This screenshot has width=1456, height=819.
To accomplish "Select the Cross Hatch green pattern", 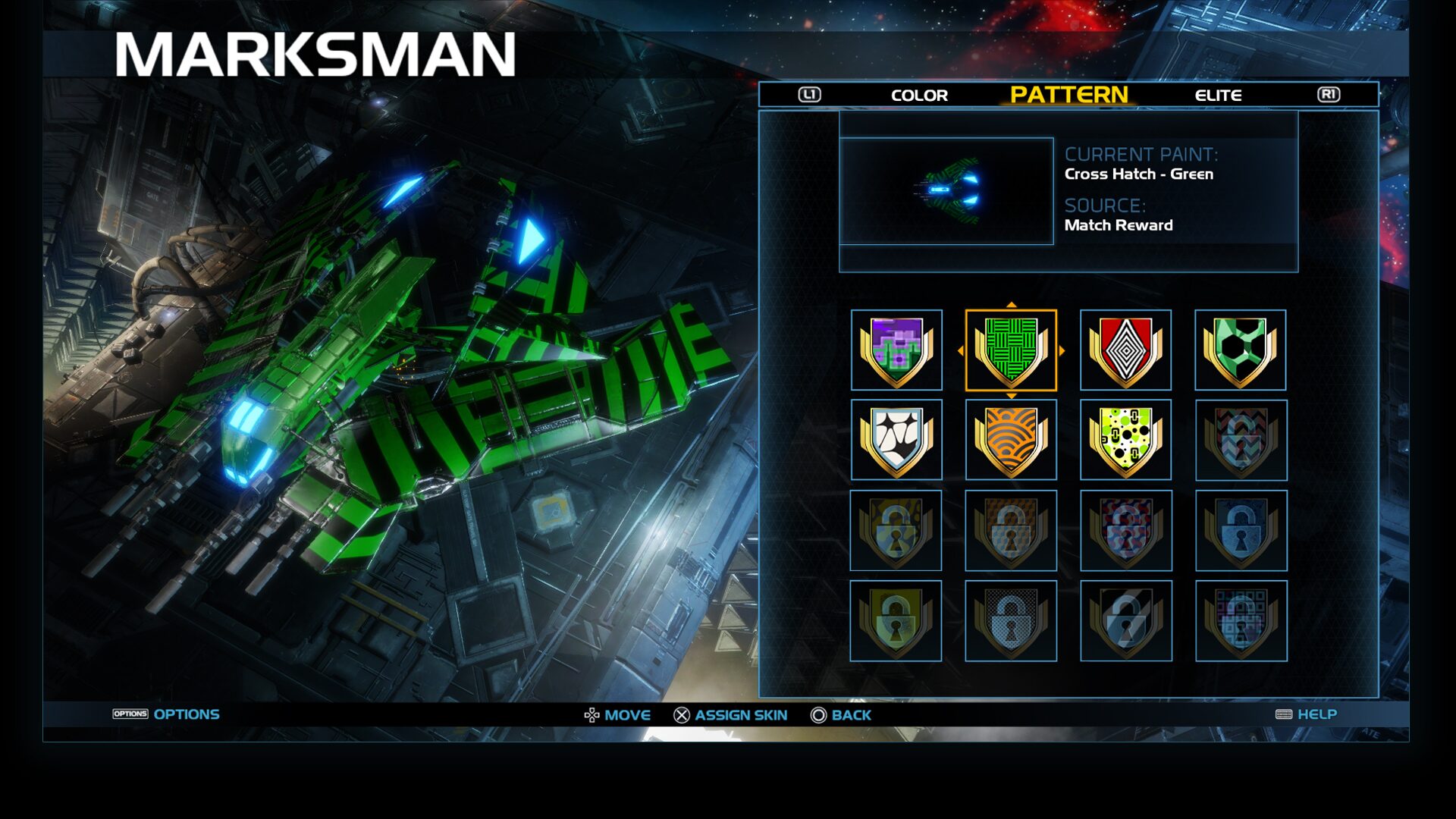I will coord(1011,349).
